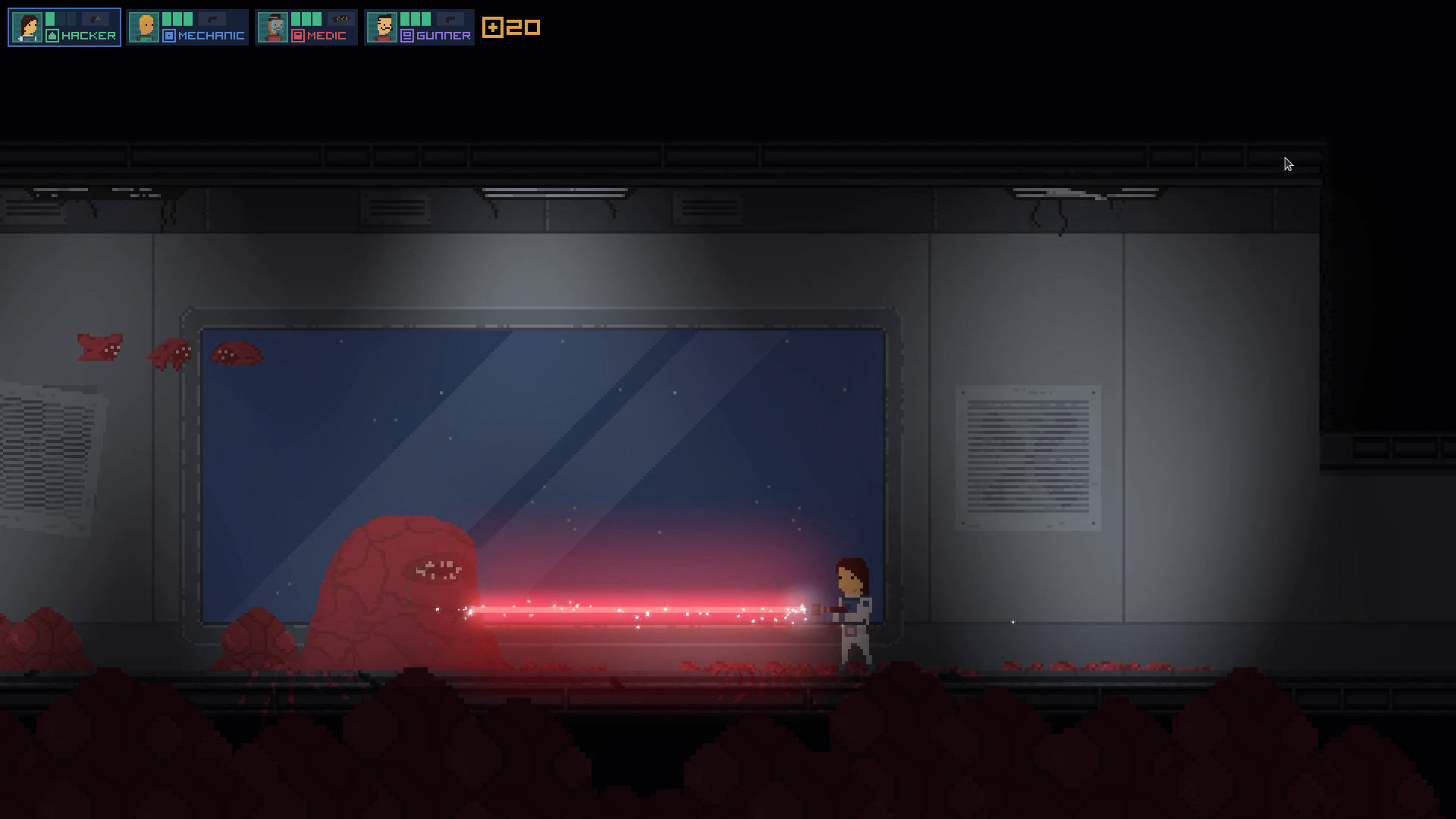Image resolution: width=1456 pixels, height=819 pixels.
Task: Click the Hacker's portrait
Action: click(27, 27)
